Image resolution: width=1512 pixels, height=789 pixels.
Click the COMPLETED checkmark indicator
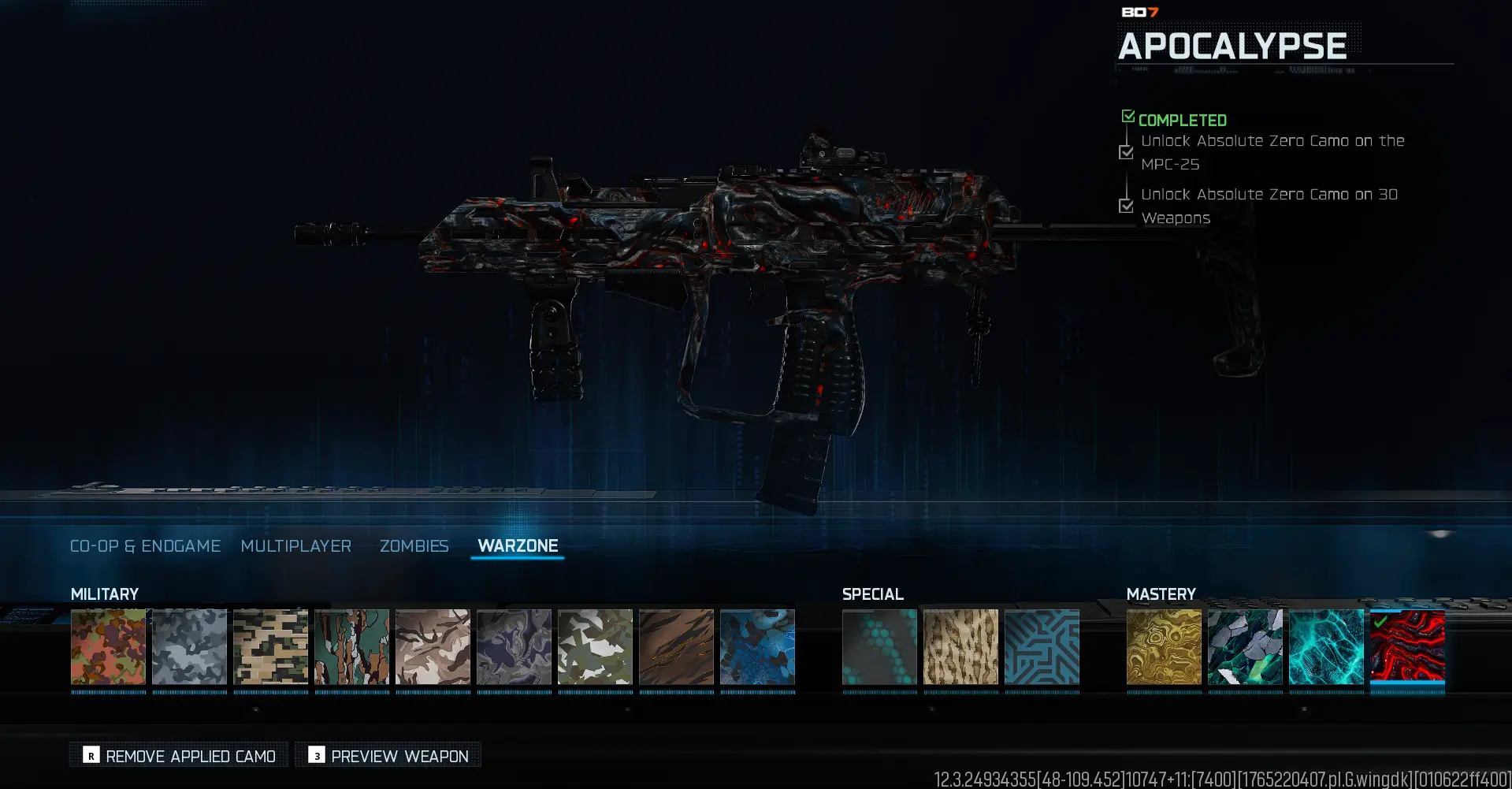pos(1128,116)
